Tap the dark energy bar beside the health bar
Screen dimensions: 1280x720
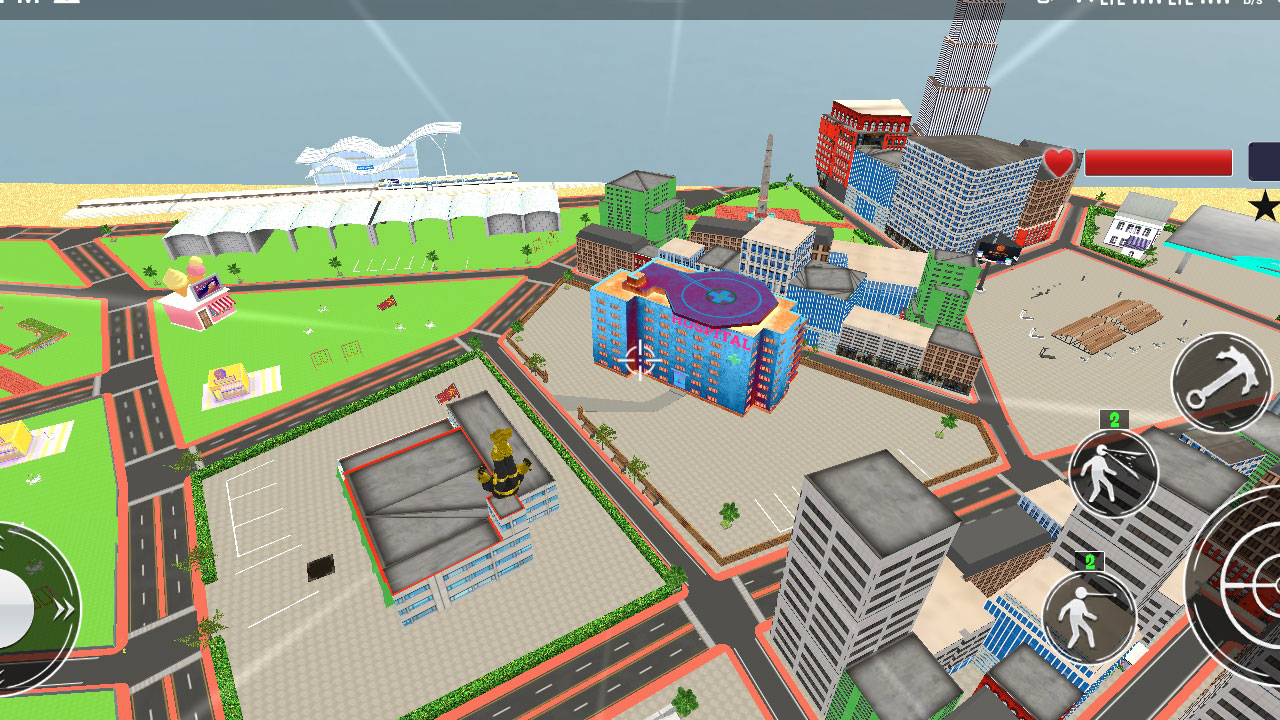(1264, 160)
